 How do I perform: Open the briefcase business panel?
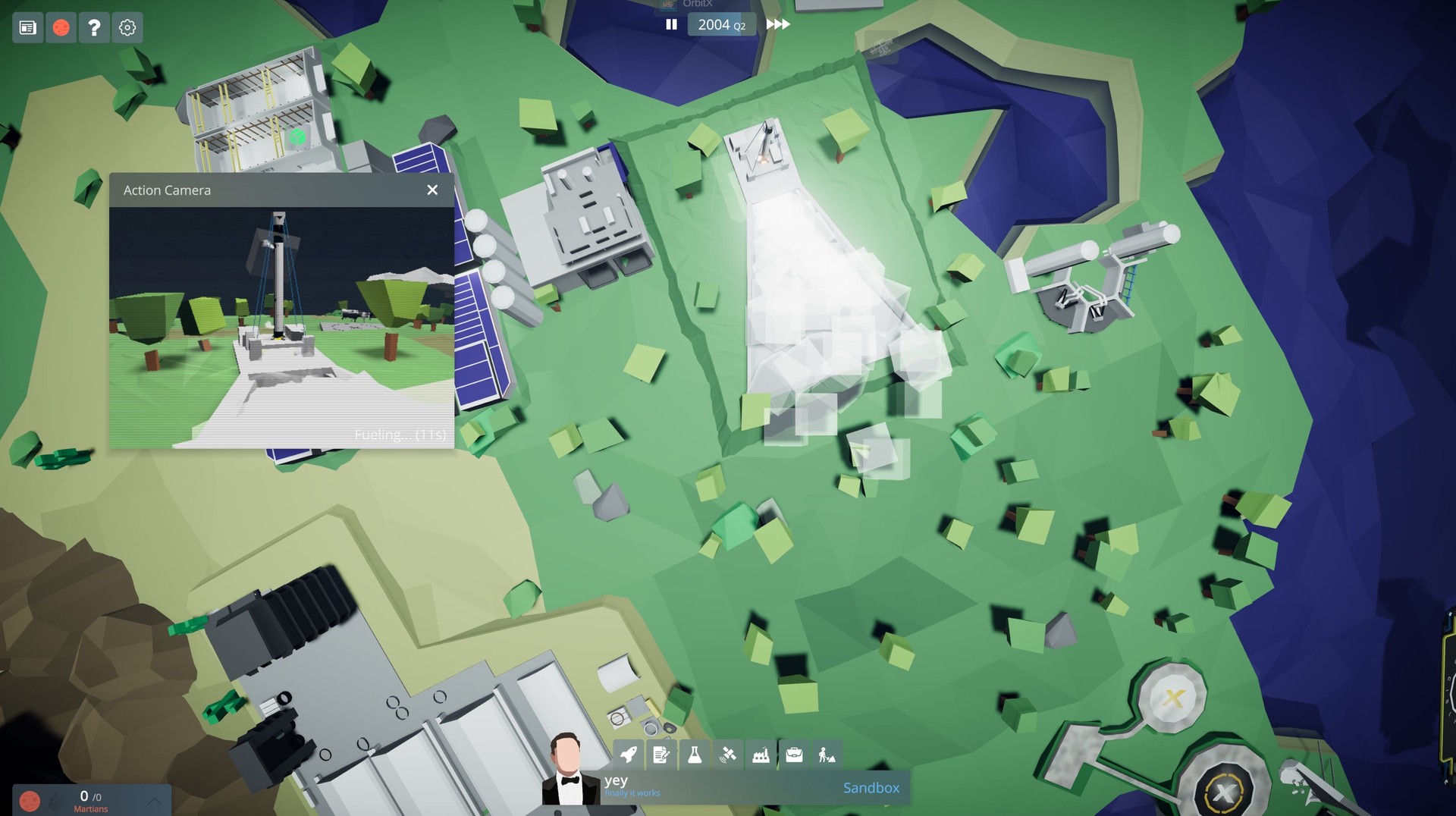pos(794,755)
